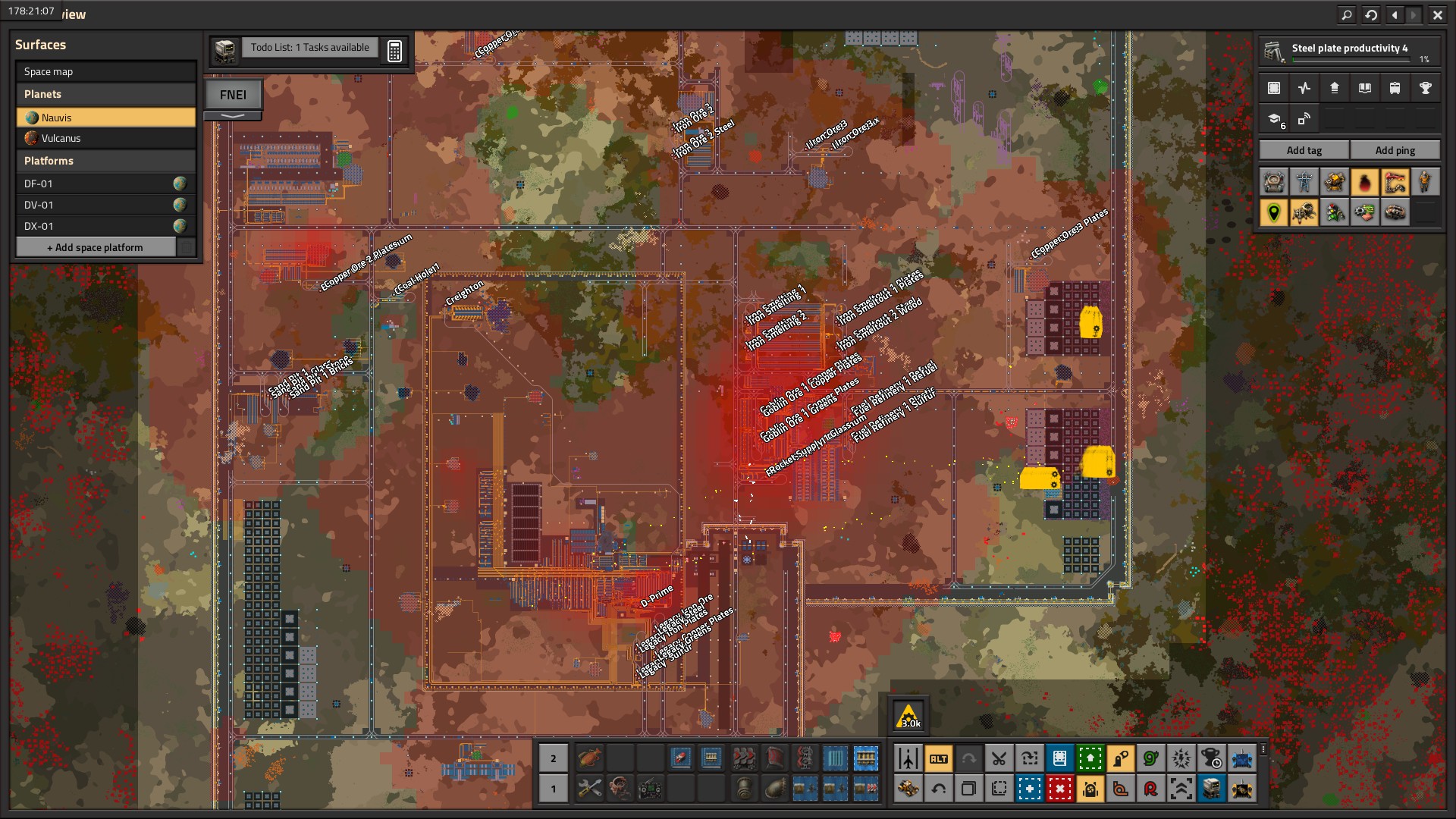The width and height of the screenshot is (1456, 819).
Task: Open the map search magnifier
Action: pos(1346,14)
